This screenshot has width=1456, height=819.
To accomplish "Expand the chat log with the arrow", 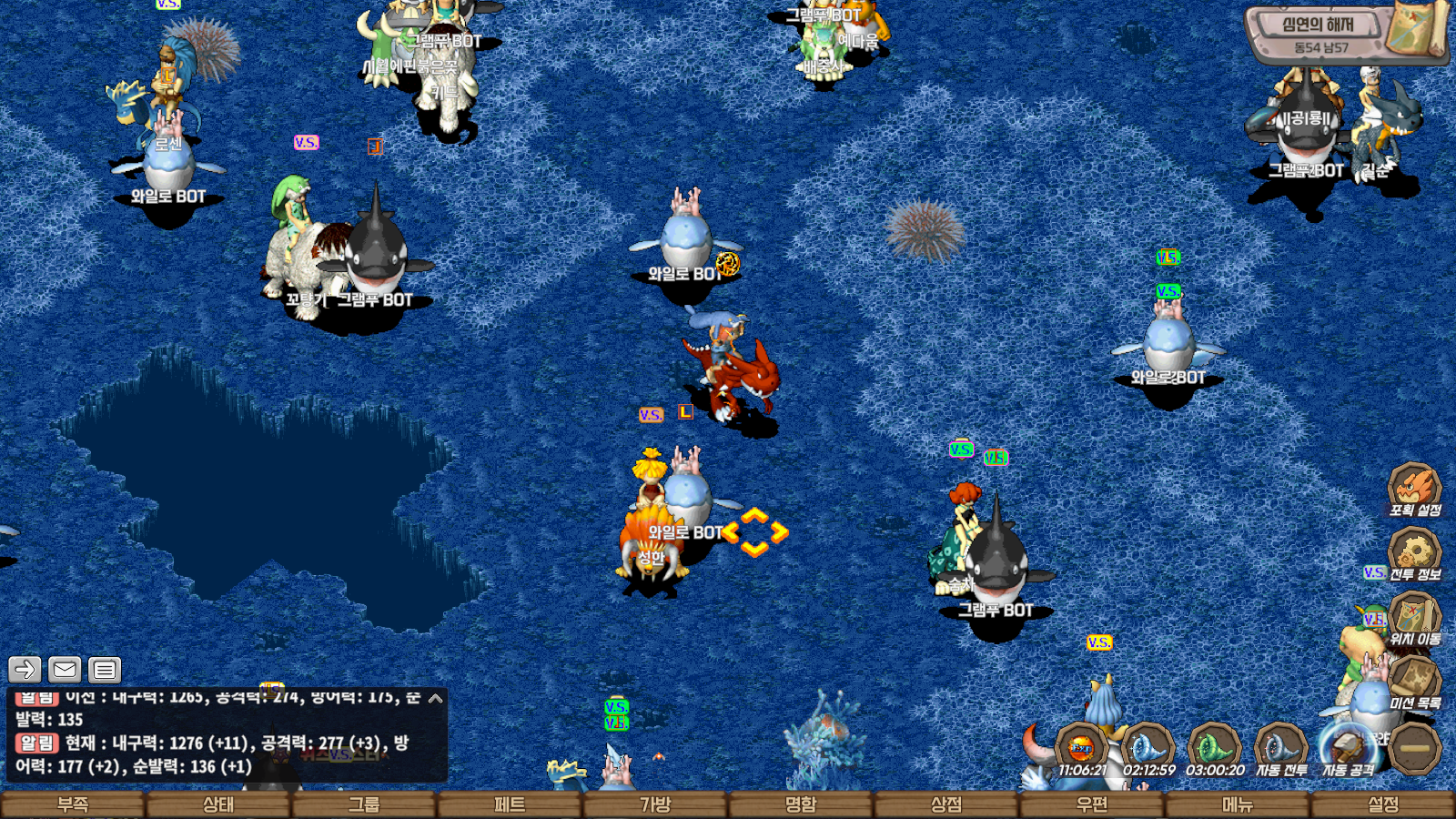I will 436,699.
